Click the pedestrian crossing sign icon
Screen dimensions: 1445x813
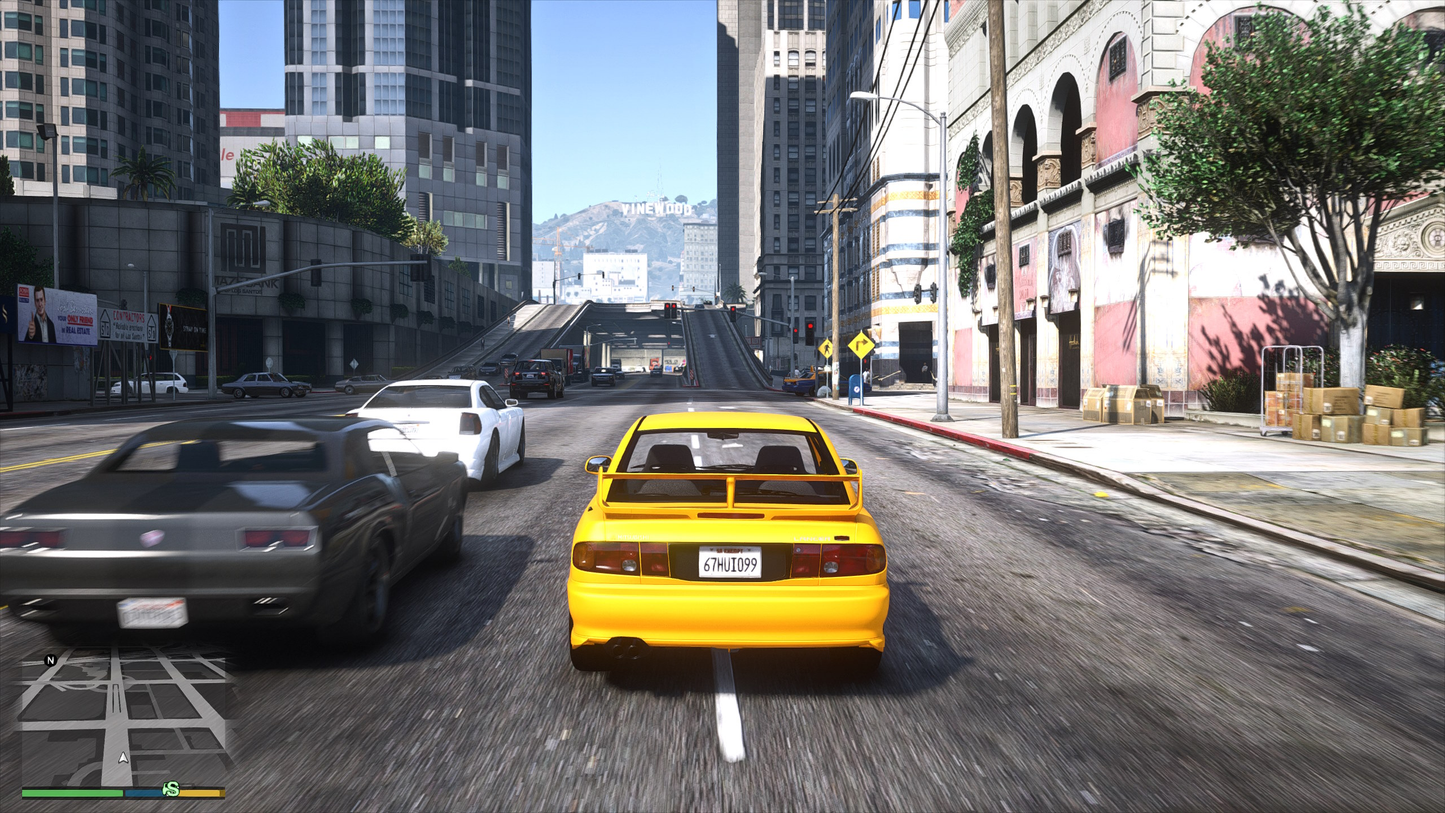(x=827, y=347)
